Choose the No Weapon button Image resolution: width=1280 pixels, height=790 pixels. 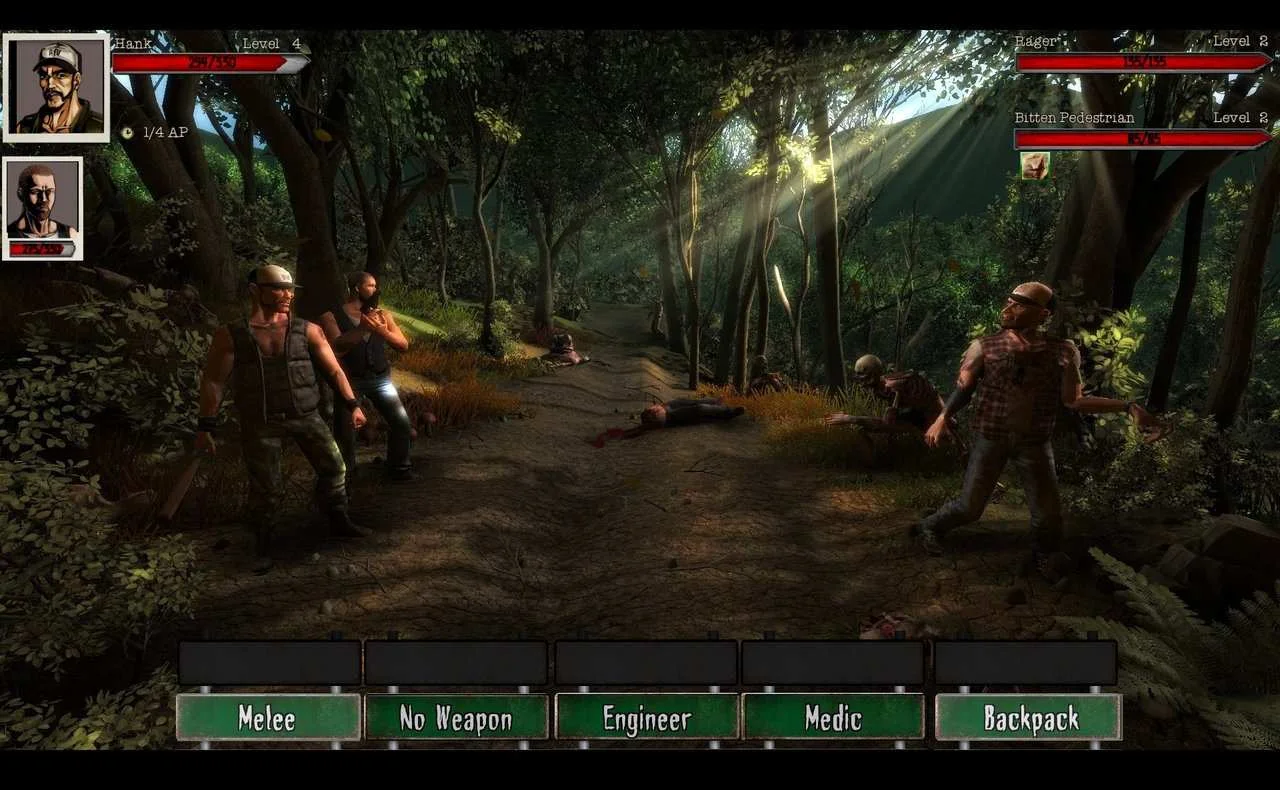(456, 717)
